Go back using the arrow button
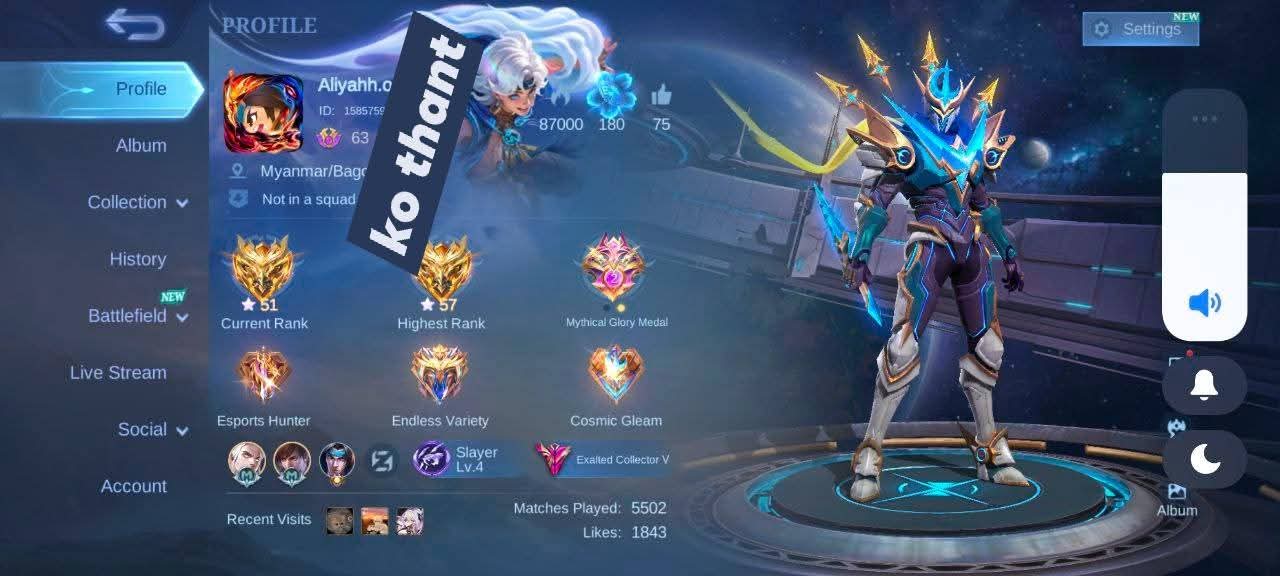The height and width of the screenshot is (576, 1280). coord(135,24)
